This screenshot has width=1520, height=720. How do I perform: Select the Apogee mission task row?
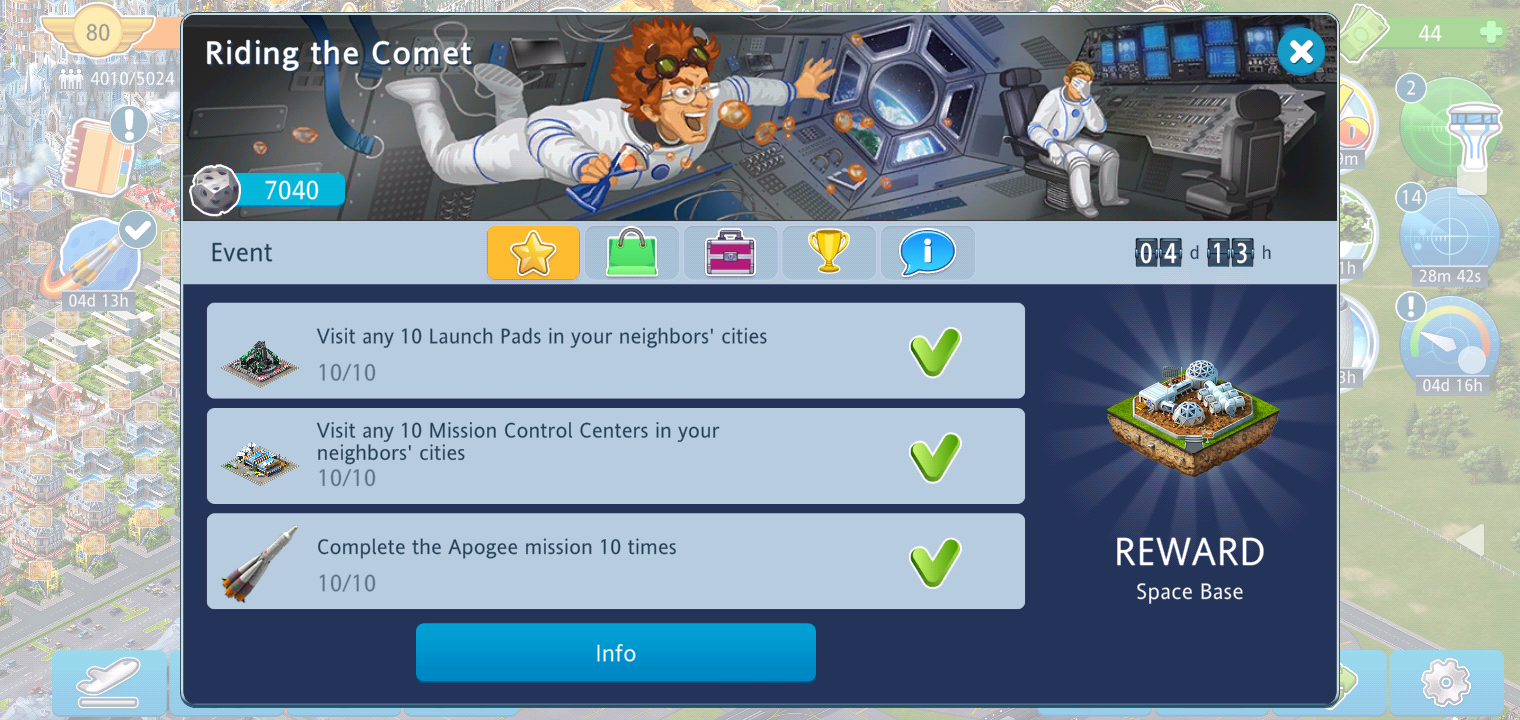615,561
